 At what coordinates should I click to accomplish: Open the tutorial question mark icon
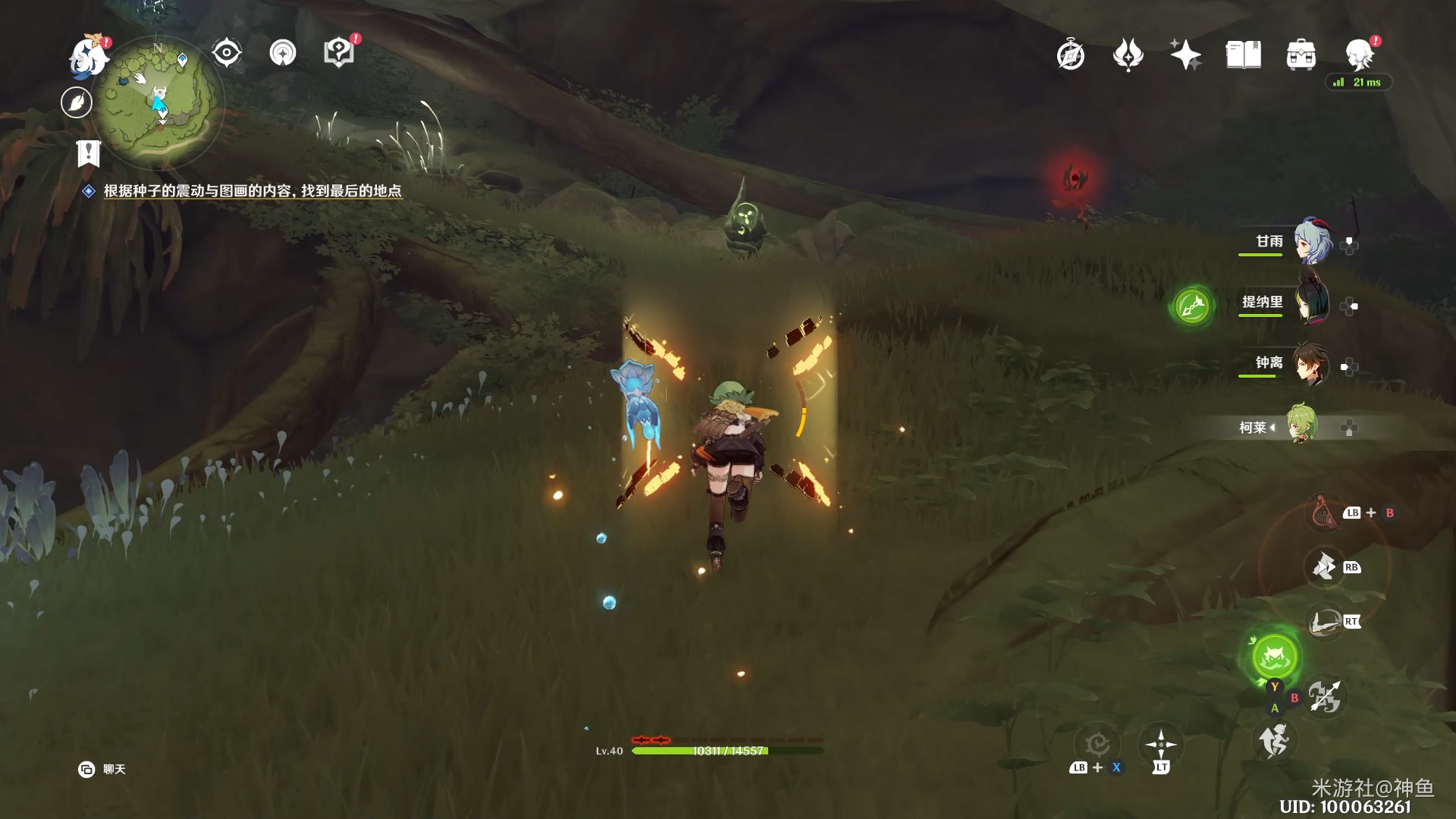click(x=339, y=53)
